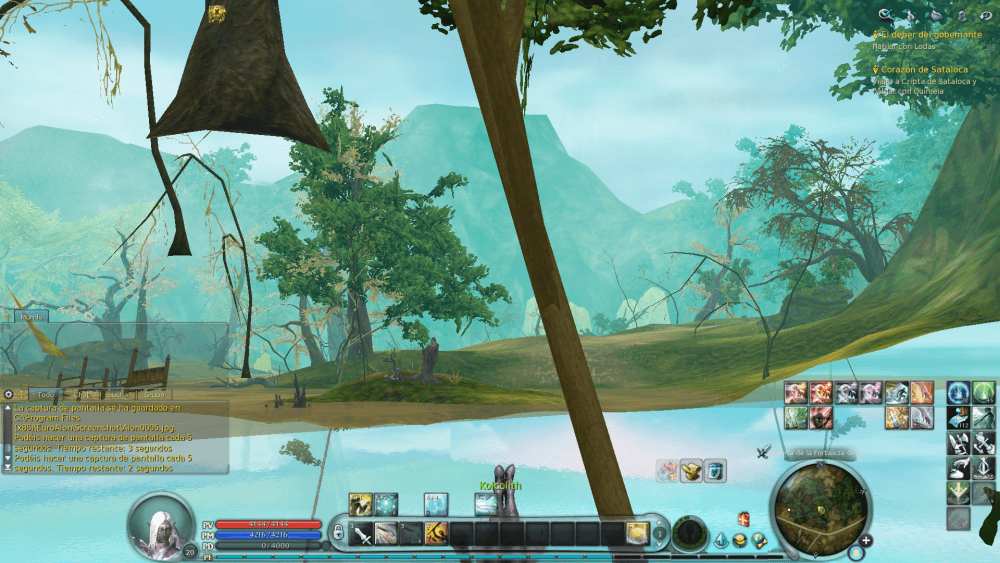Use the sword attack skill in hotbar

362,533
